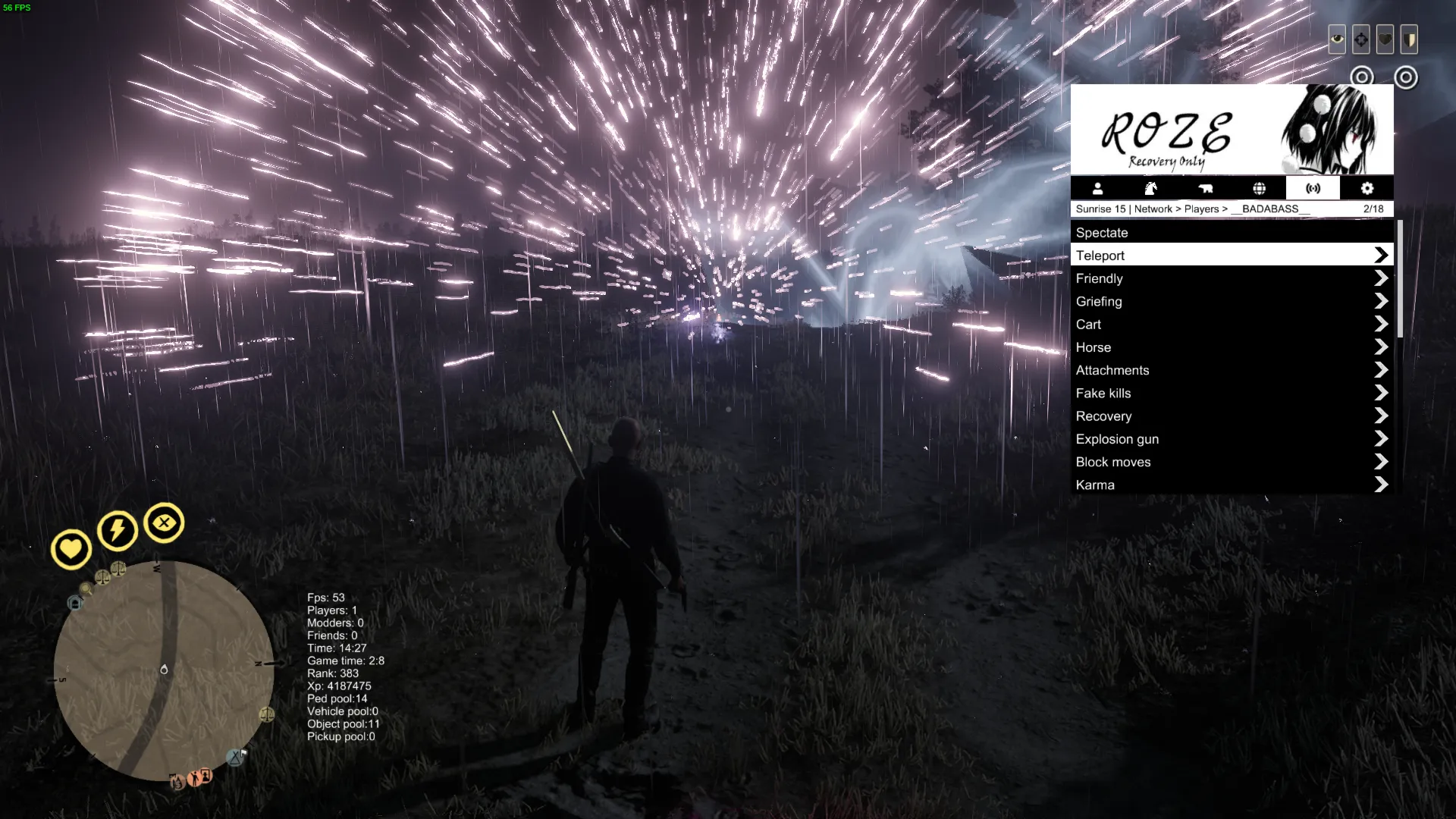Open the Recovery submenu

1232,416
